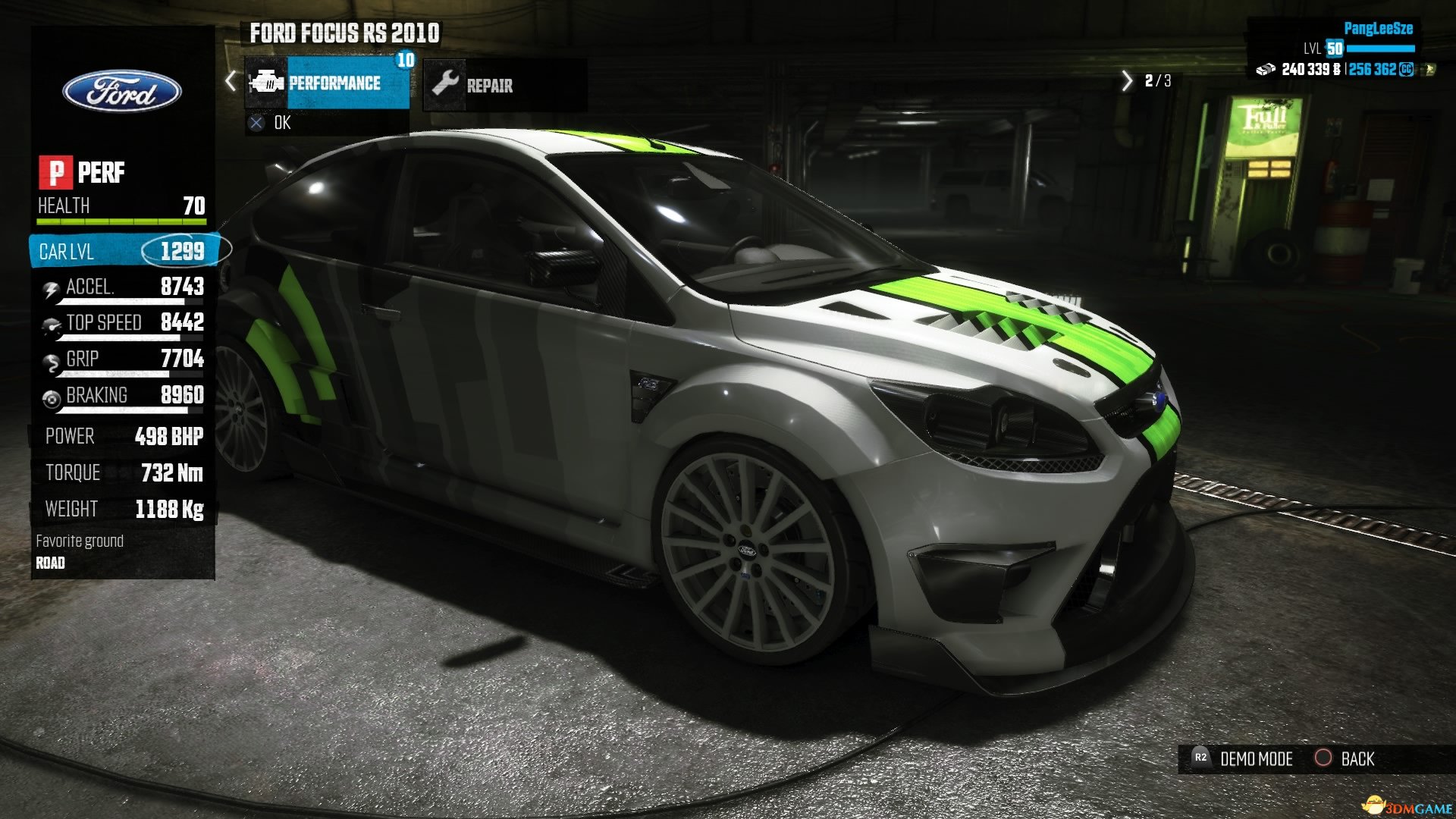Go to the previous menu page arrow
The height and width of the screenshot is (819, 1456).
pos(231,81)
